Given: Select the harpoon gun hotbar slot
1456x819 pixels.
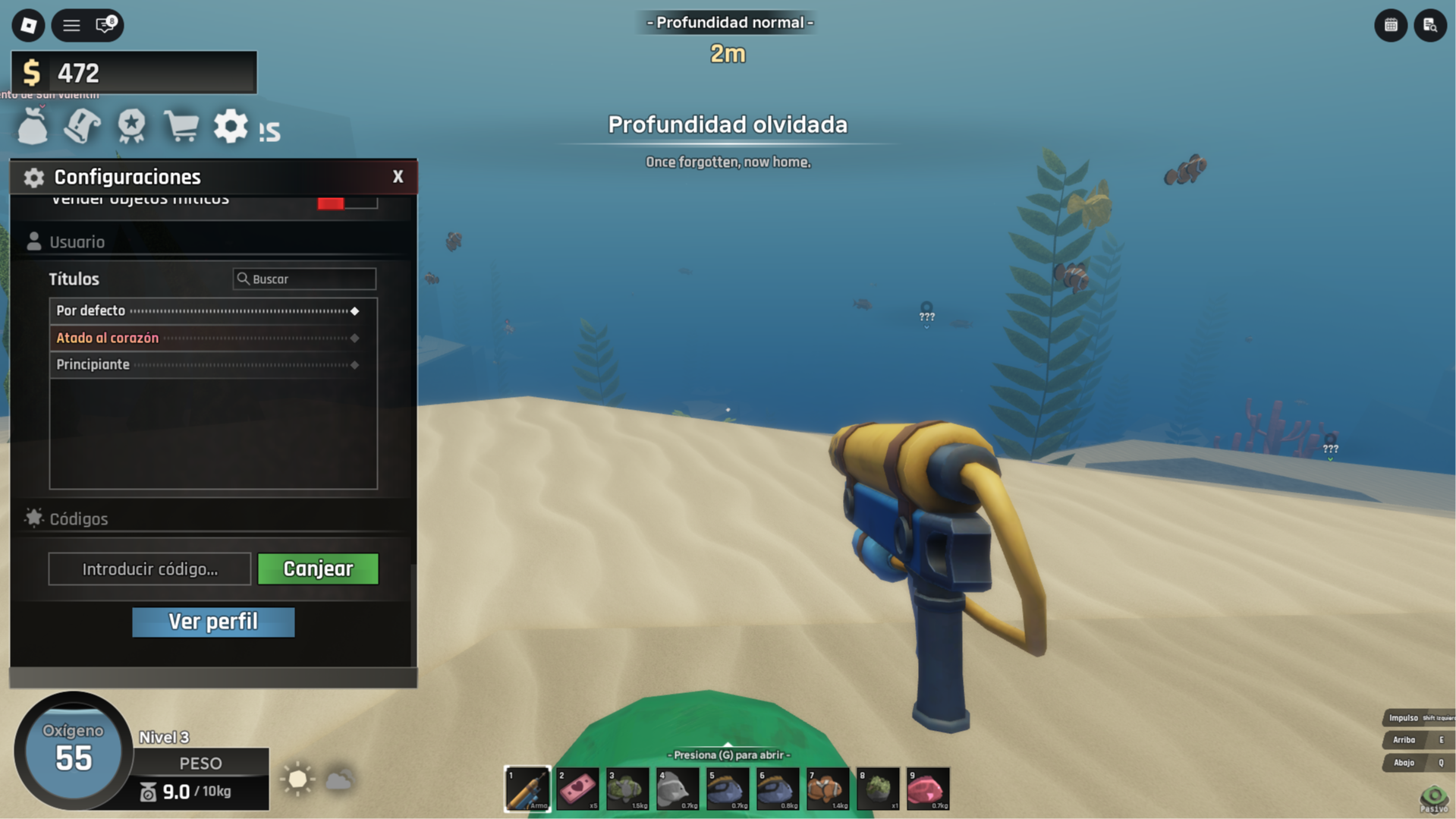Looking at the screenshot, I should (x=527, y=789).
